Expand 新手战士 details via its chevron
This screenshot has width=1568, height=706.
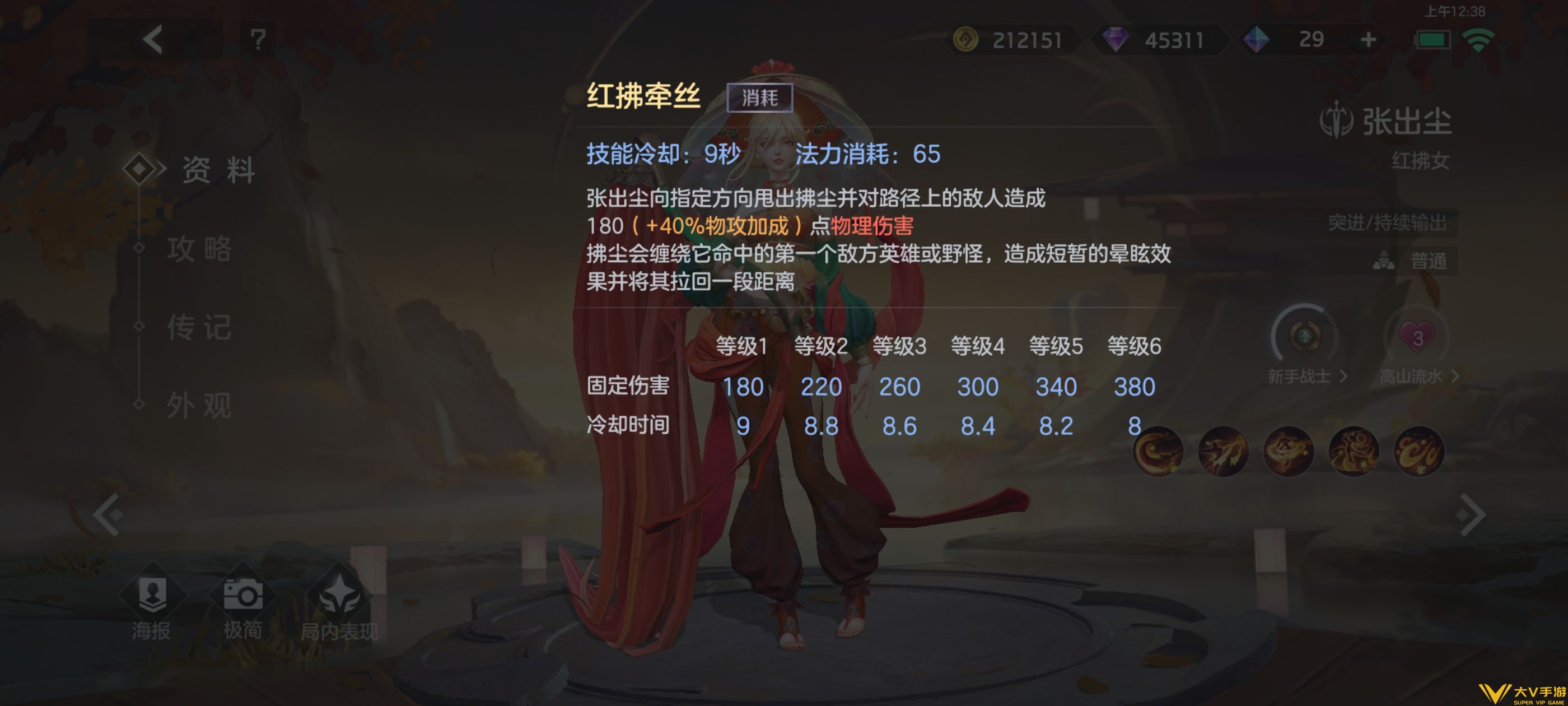tap(1343, 377)
